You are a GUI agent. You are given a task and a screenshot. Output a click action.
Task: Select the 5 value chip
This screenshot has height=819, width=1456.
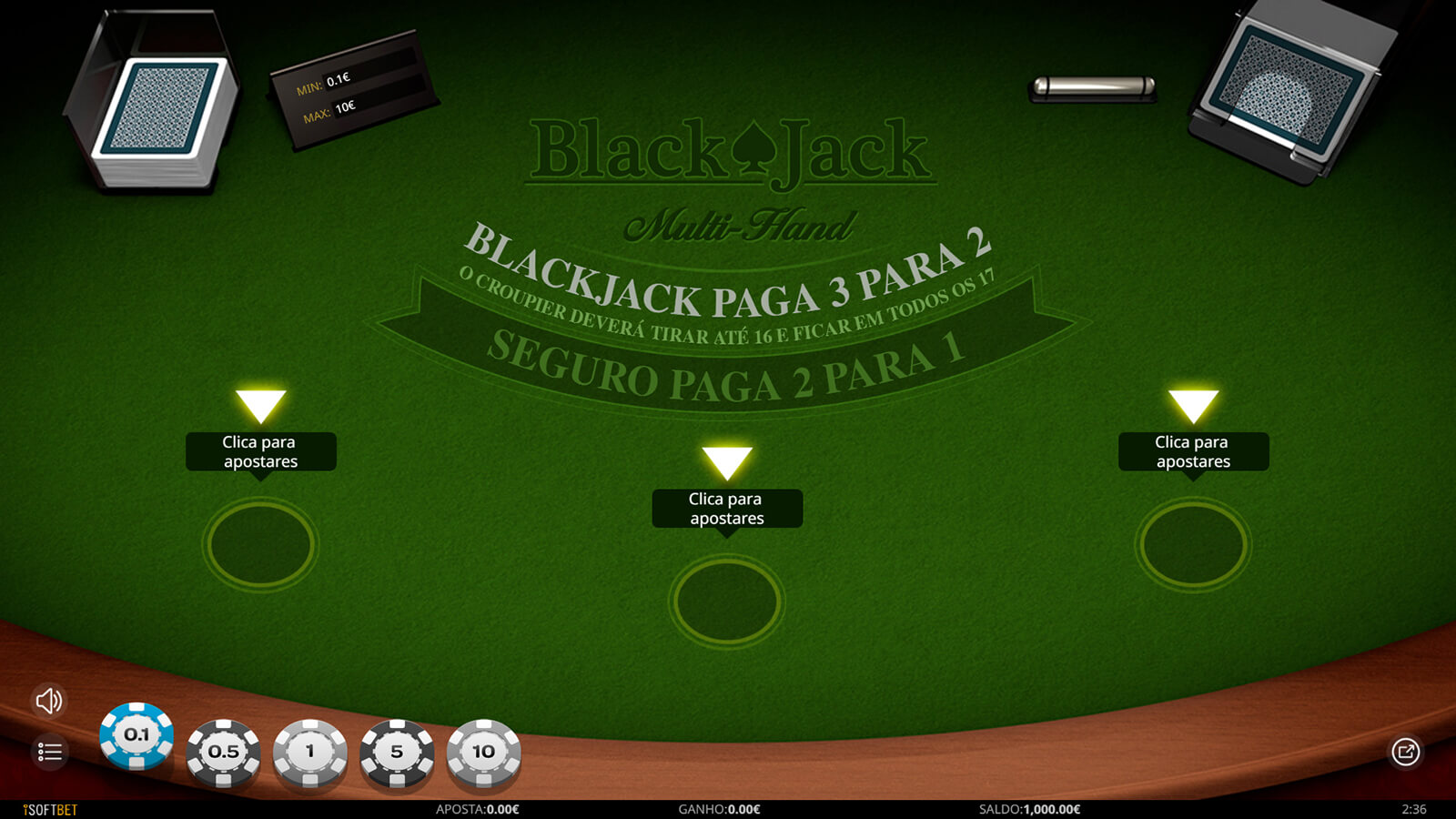coord(397,753)
